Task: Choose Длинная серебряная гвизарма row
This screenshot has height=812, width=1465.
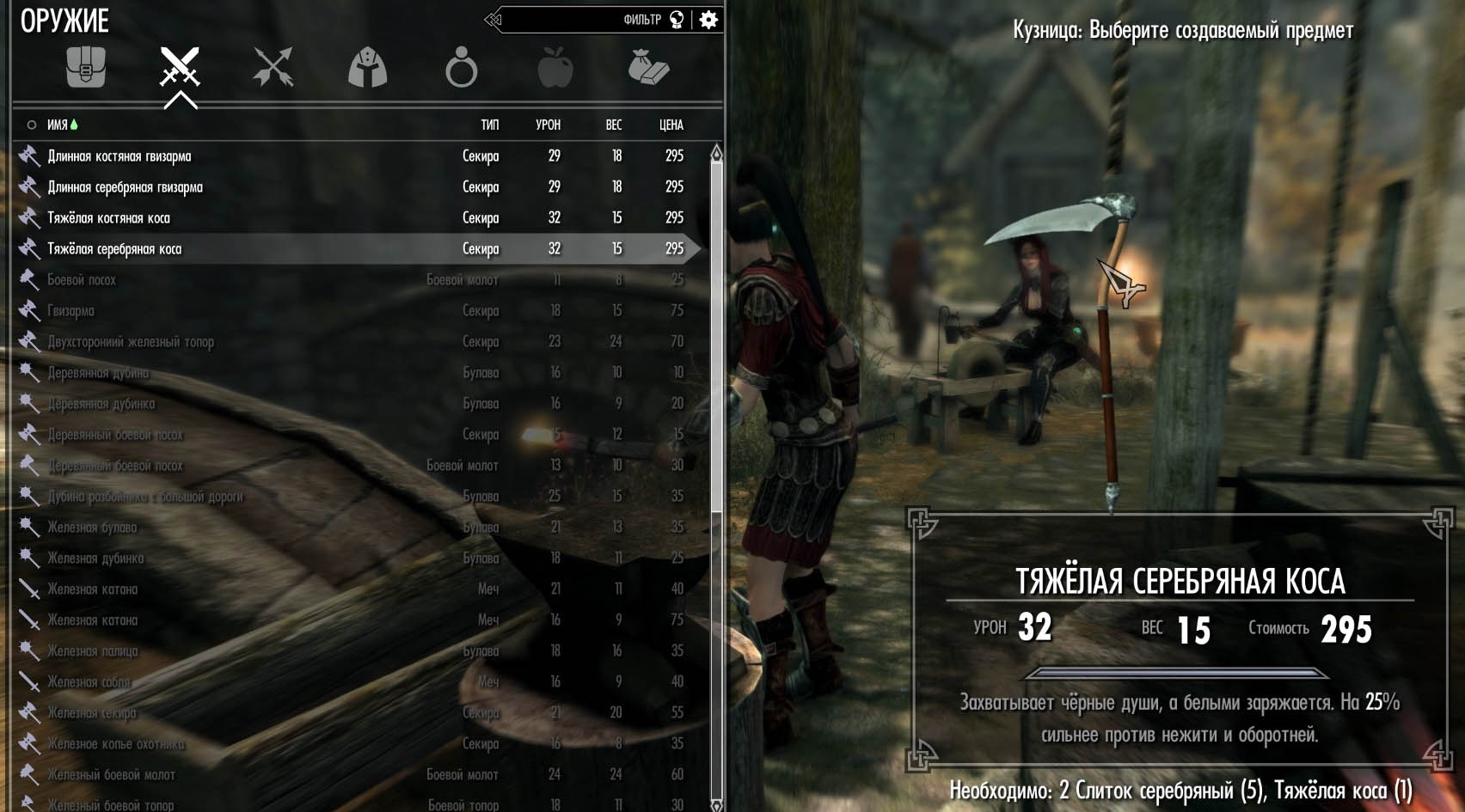Action: point(126,187)
